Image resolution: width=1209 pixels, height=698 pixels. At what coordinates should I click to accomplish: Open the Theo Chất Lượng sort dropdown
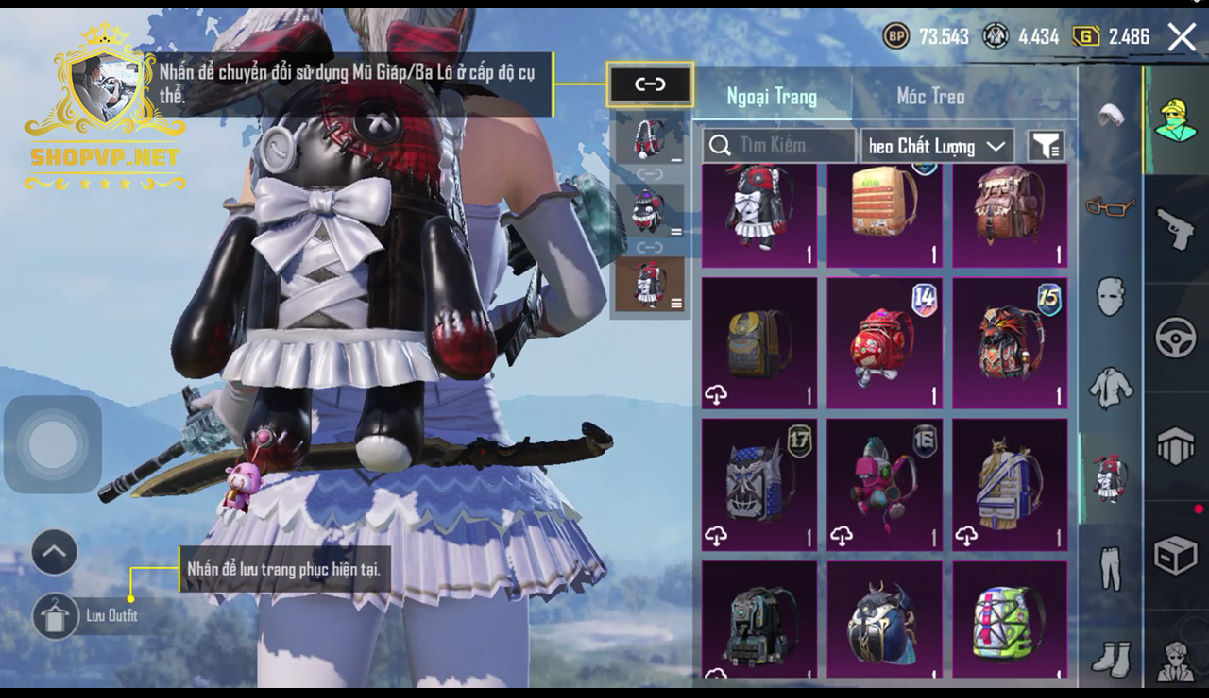pos(936,146)
